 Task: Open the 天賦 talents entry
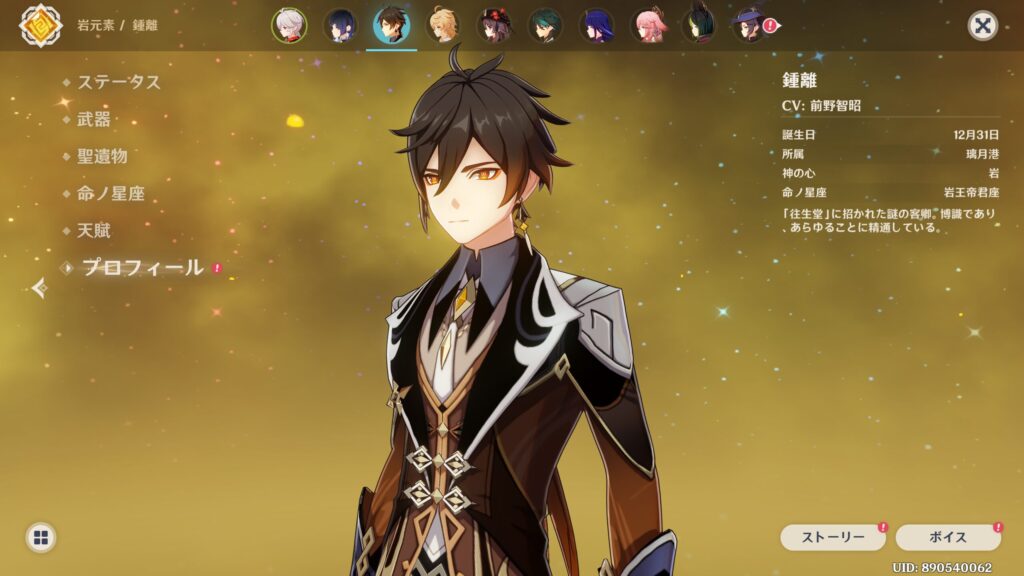(94, 230)
